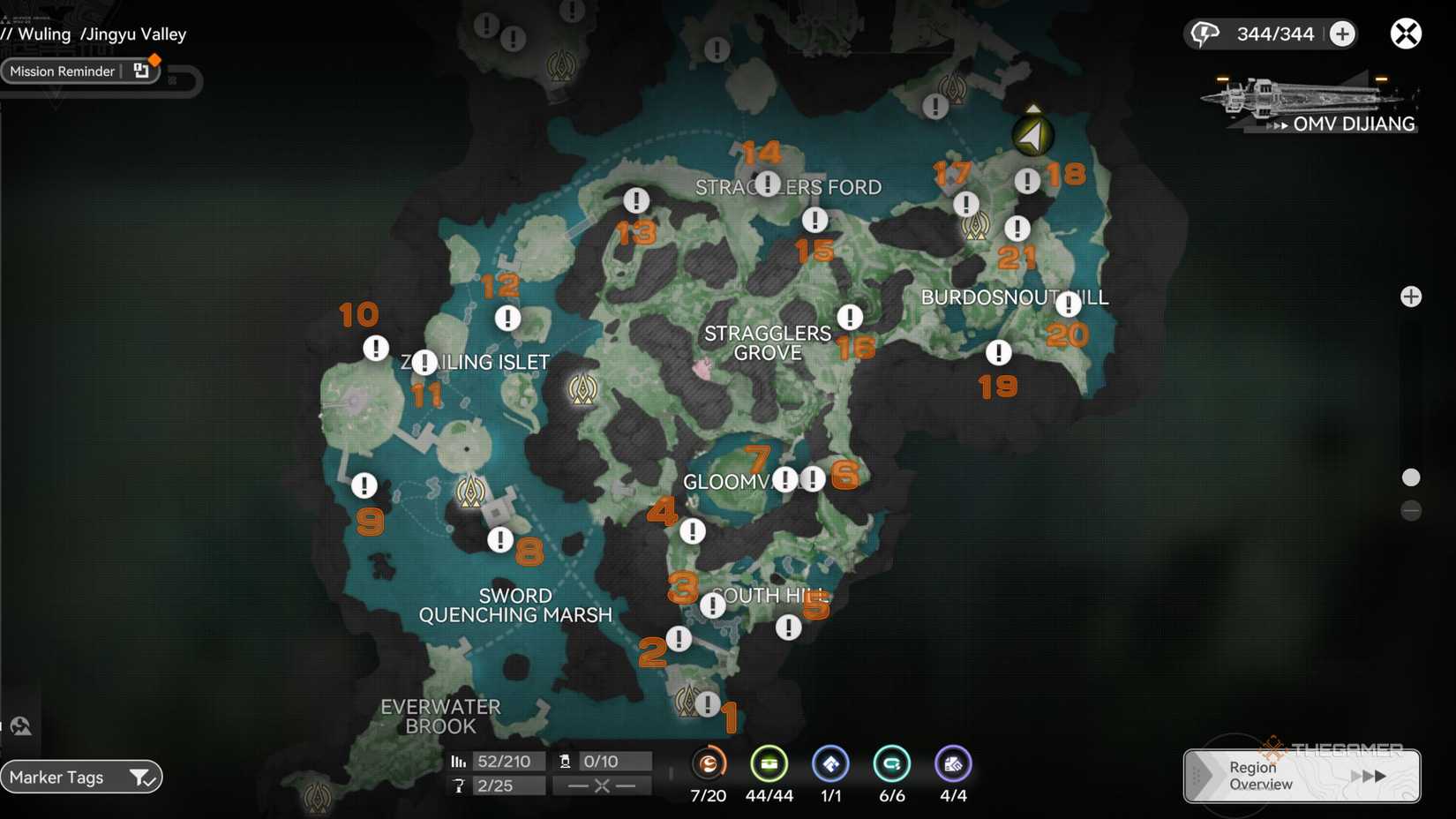Screen dimensions: 1456x819
Task: Click the map zoom-in plus button
Action: [1413, 297]
